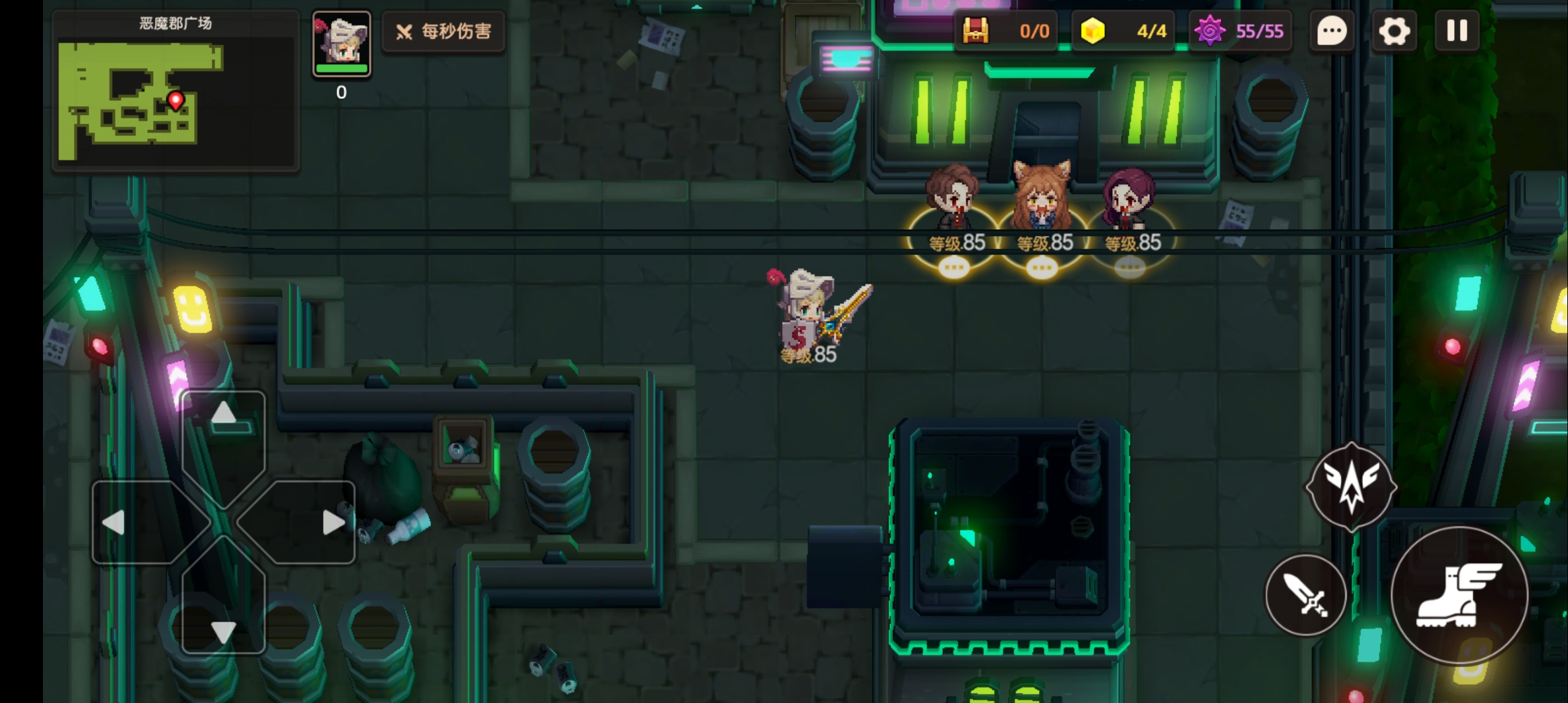Tap the D-pad down arrow
Viewport: 1568px width, 703px height.
pos(223,630)
